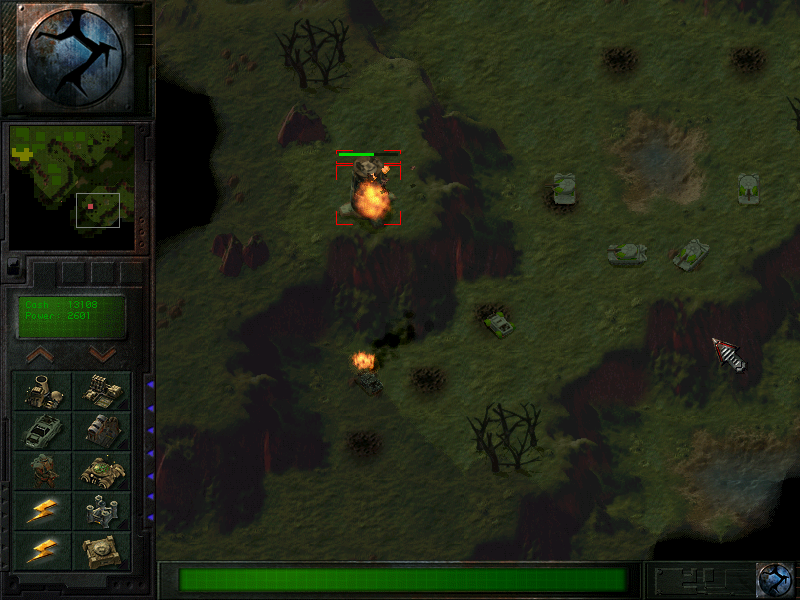
Task: Train the infantry soldier unit
Action: click(x=43, y=471)
